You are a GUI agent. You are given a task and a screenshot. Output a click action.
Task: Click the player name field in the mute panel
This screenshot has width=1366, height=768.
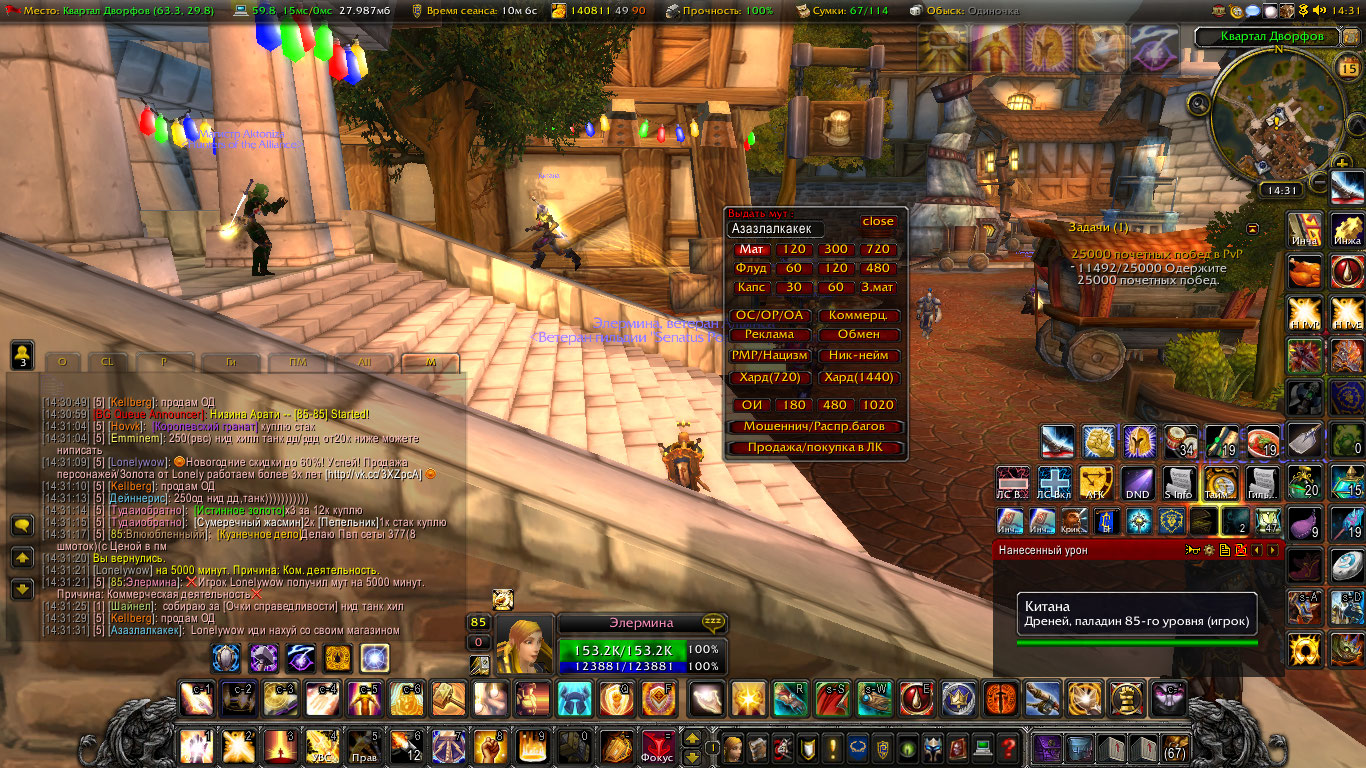click(777, 229)
